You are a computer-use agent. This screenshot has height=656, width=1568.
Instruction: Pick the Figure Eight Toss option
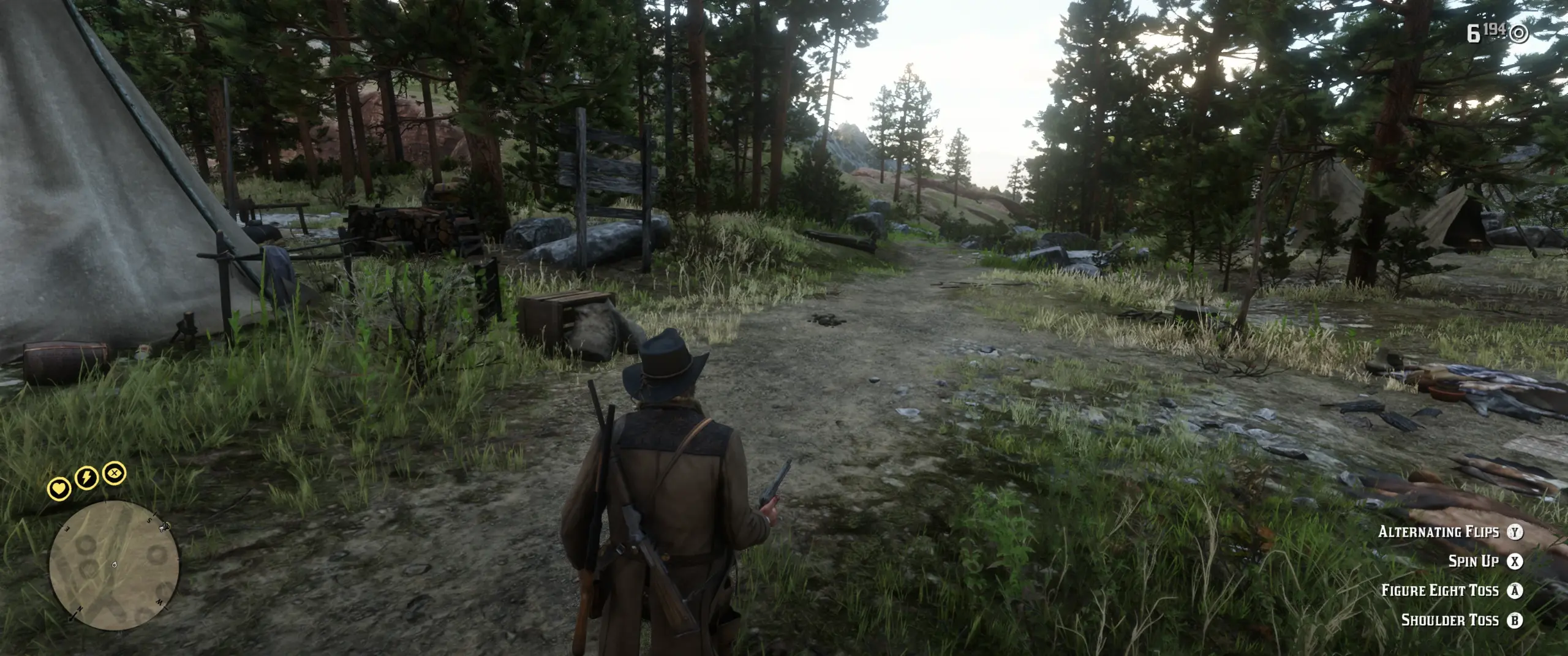pos(1439,590)
